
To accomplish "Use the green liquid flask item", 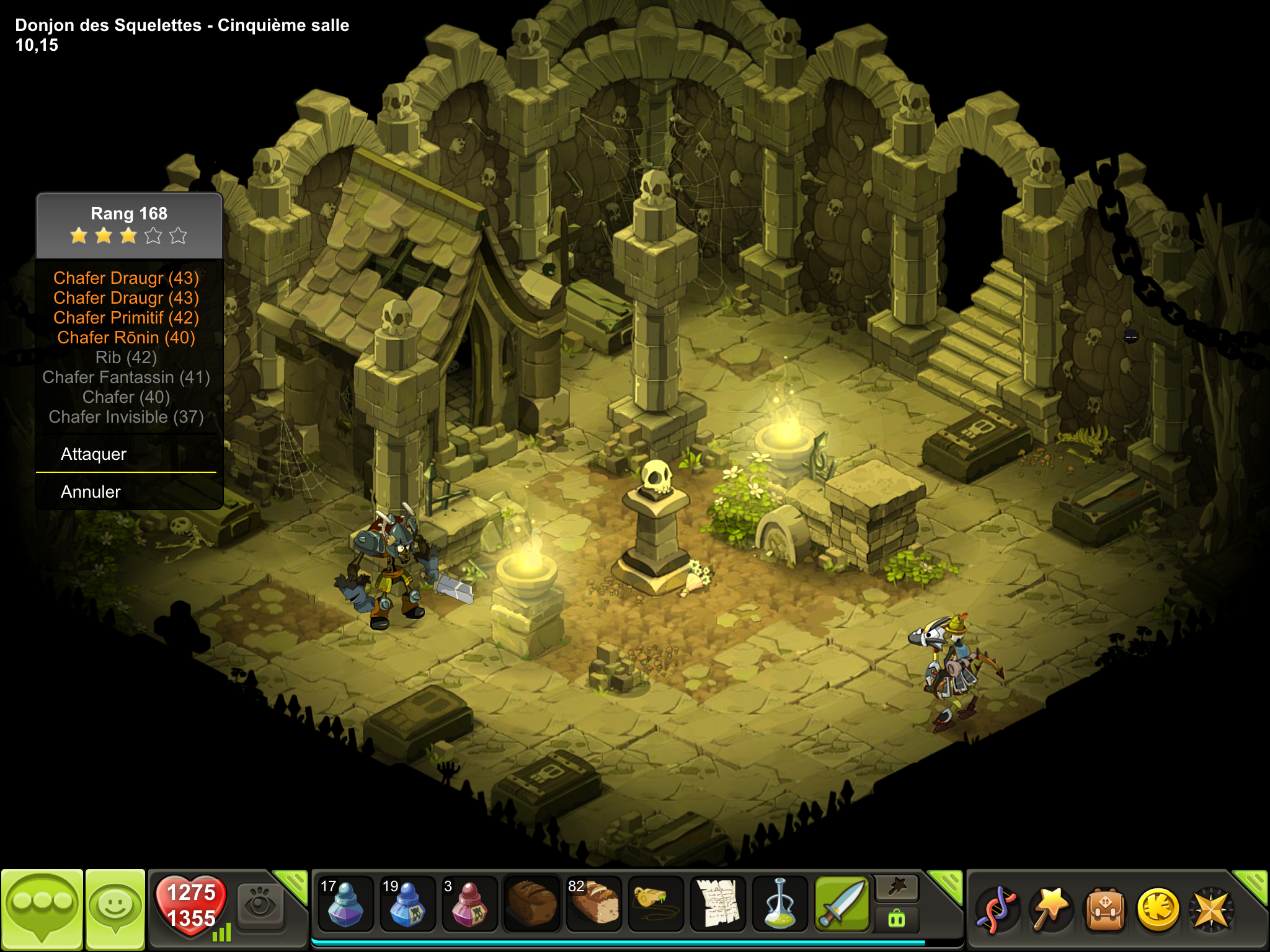I will (x=779, y=904).
